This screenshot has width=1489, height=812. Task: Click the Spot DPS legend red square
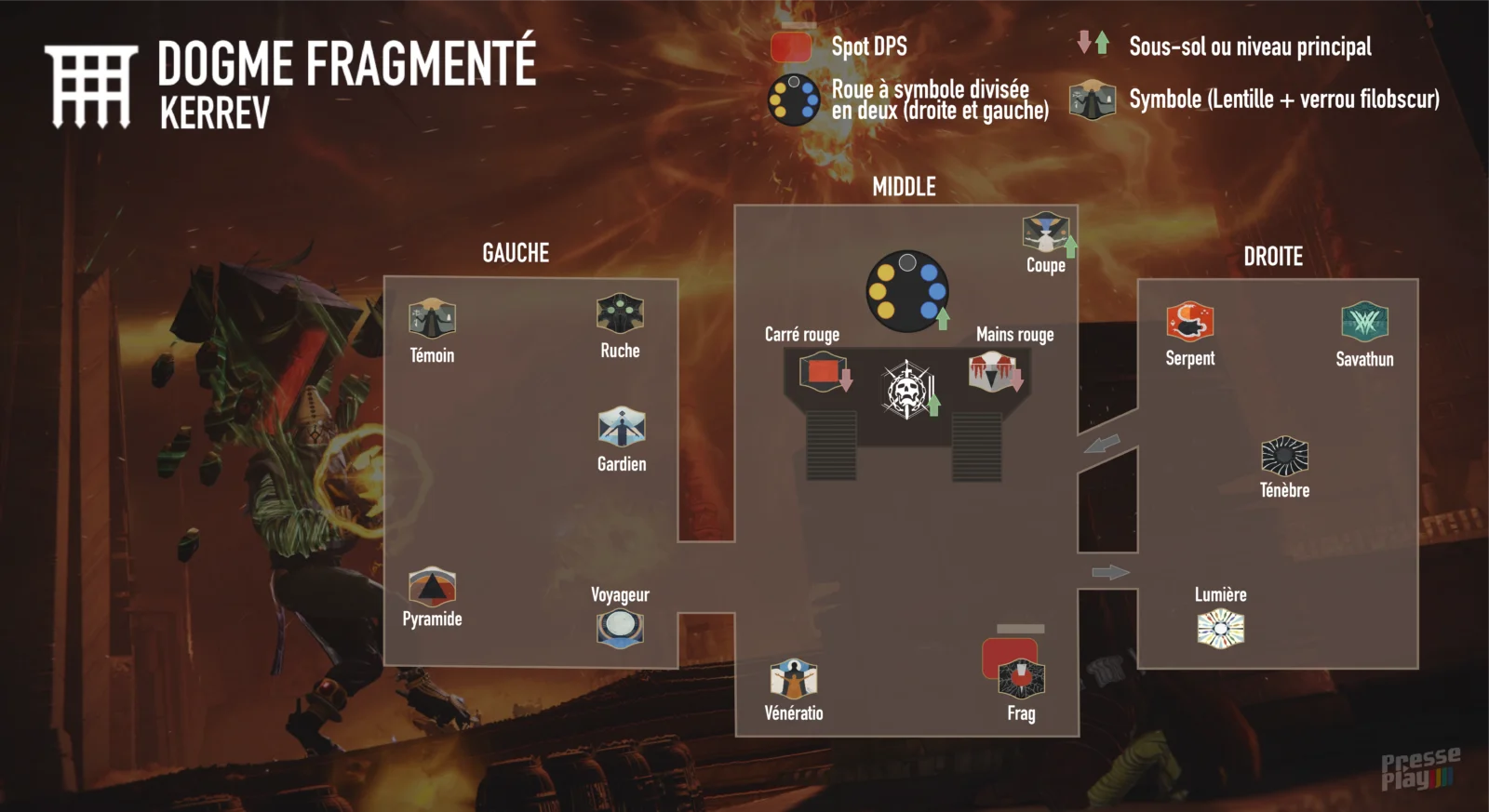[x=791, y=47]
